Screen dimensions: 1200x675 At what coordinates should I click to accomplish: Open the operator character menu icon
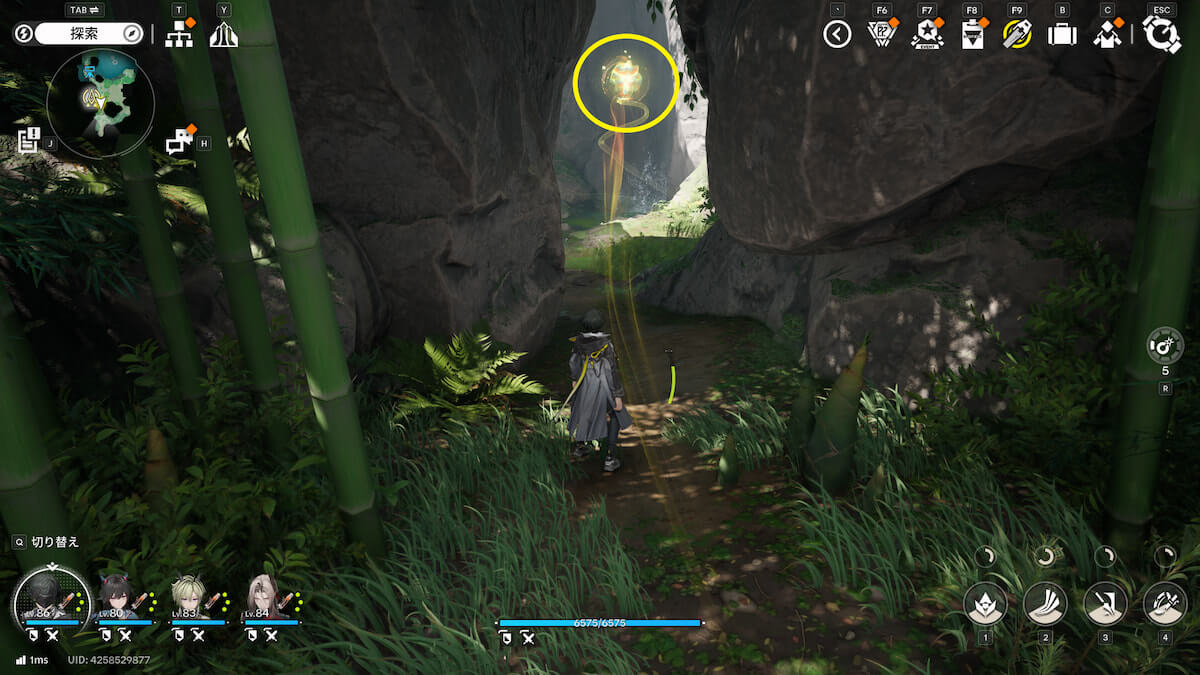click(x=1107, y=34)
